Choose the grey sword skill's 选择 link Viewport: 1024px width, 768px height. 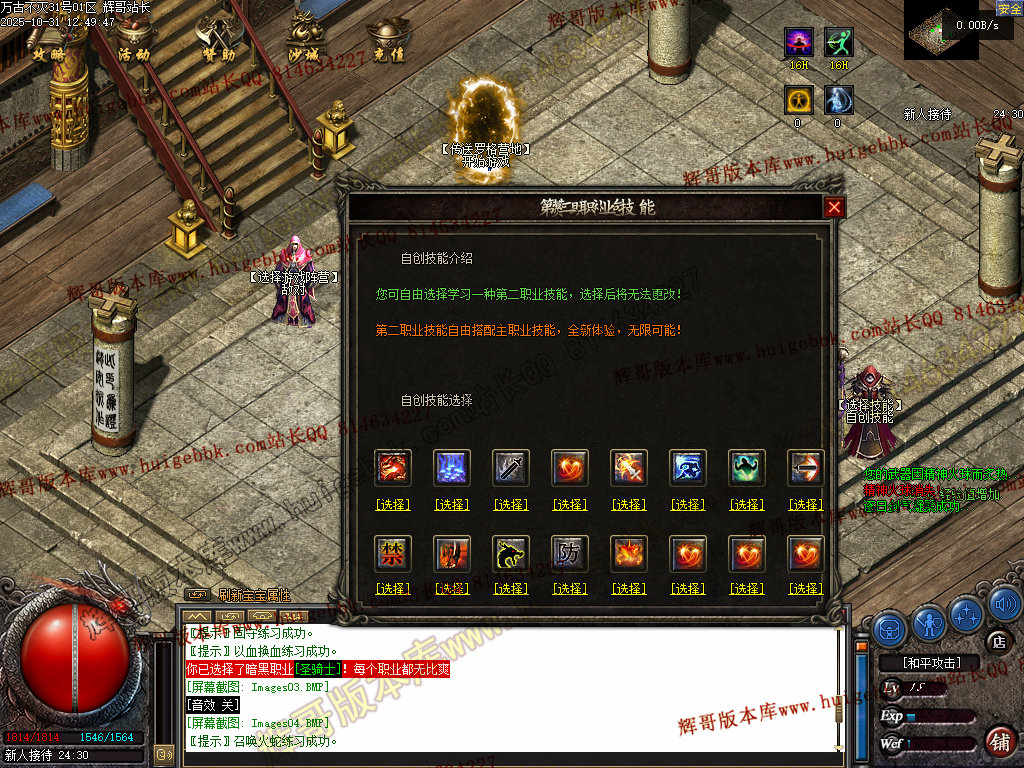tap(511, 505)
